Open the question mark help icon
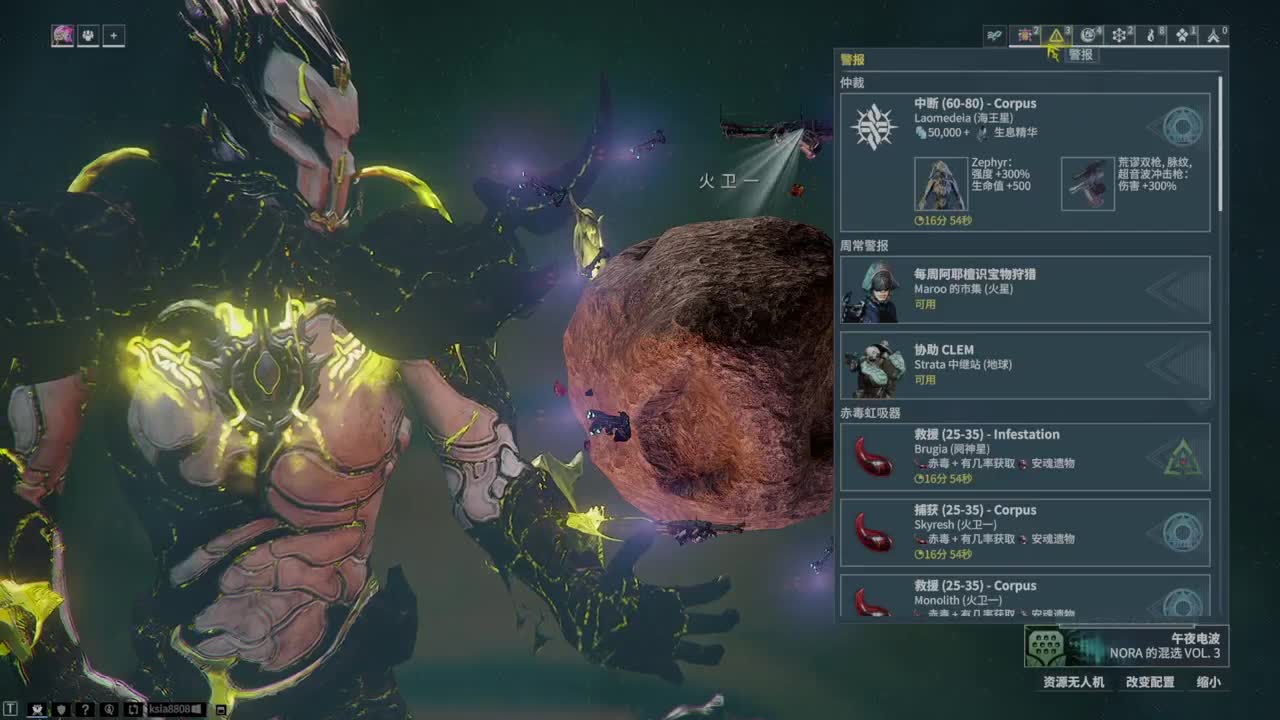1280x720 pixels. point(86,710)
